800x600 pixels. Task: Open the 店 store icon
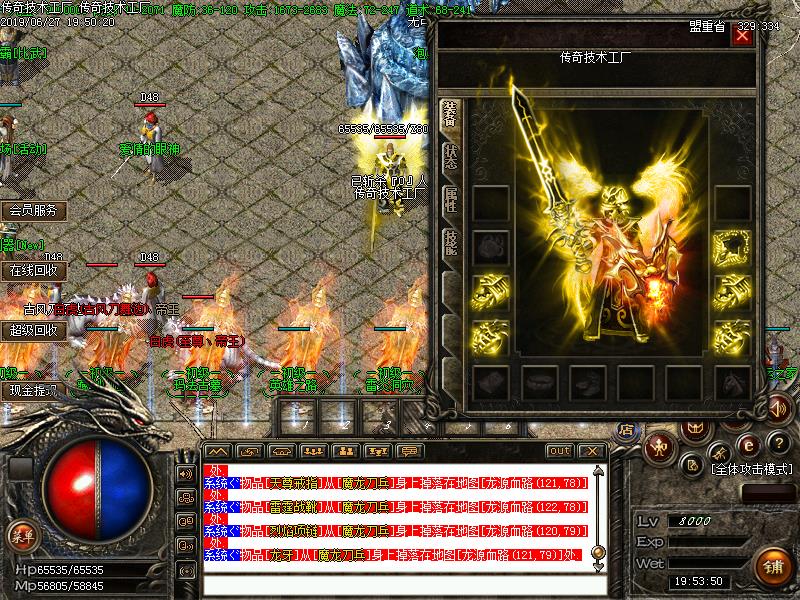point(627,431)
